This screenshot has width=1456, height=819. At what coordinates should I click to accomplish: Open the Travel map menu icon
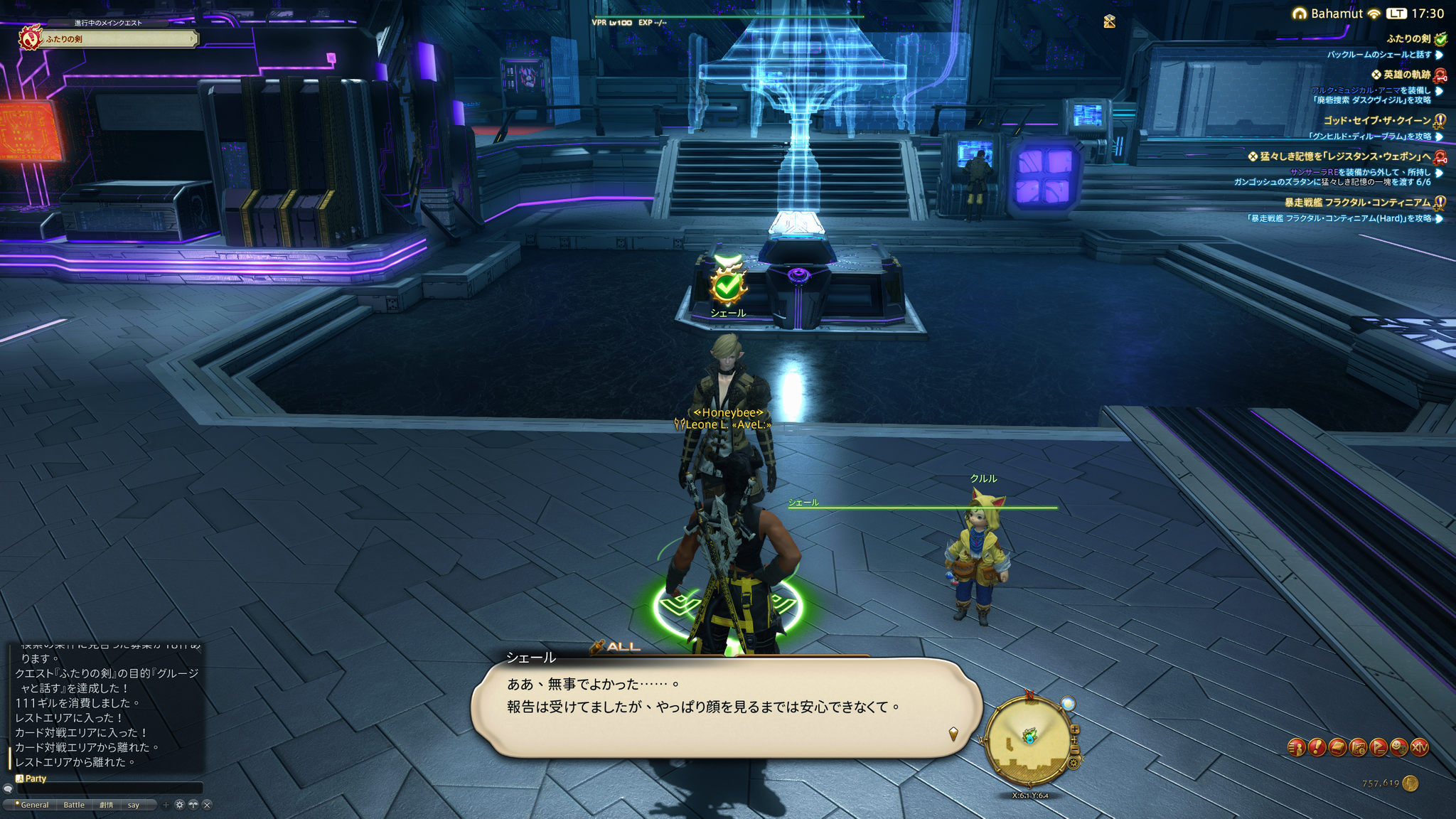click(1358, 747)
